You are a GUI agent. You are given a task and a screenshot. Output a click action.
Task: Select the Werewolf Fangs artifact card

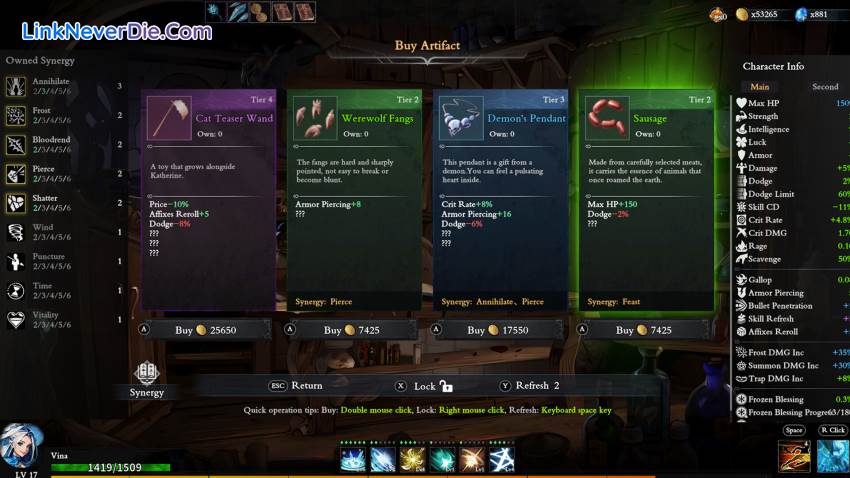(x=354, y=200)
